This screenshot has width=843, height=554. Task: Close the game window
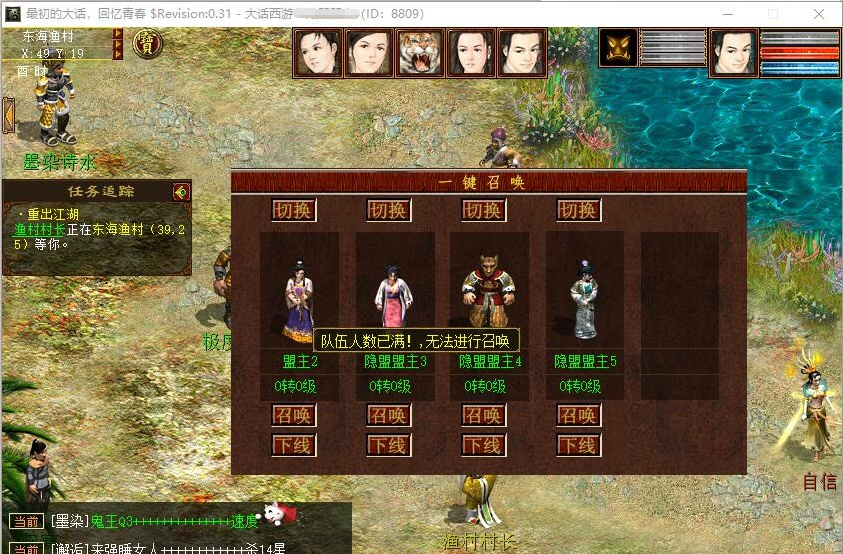pos(818,14)
